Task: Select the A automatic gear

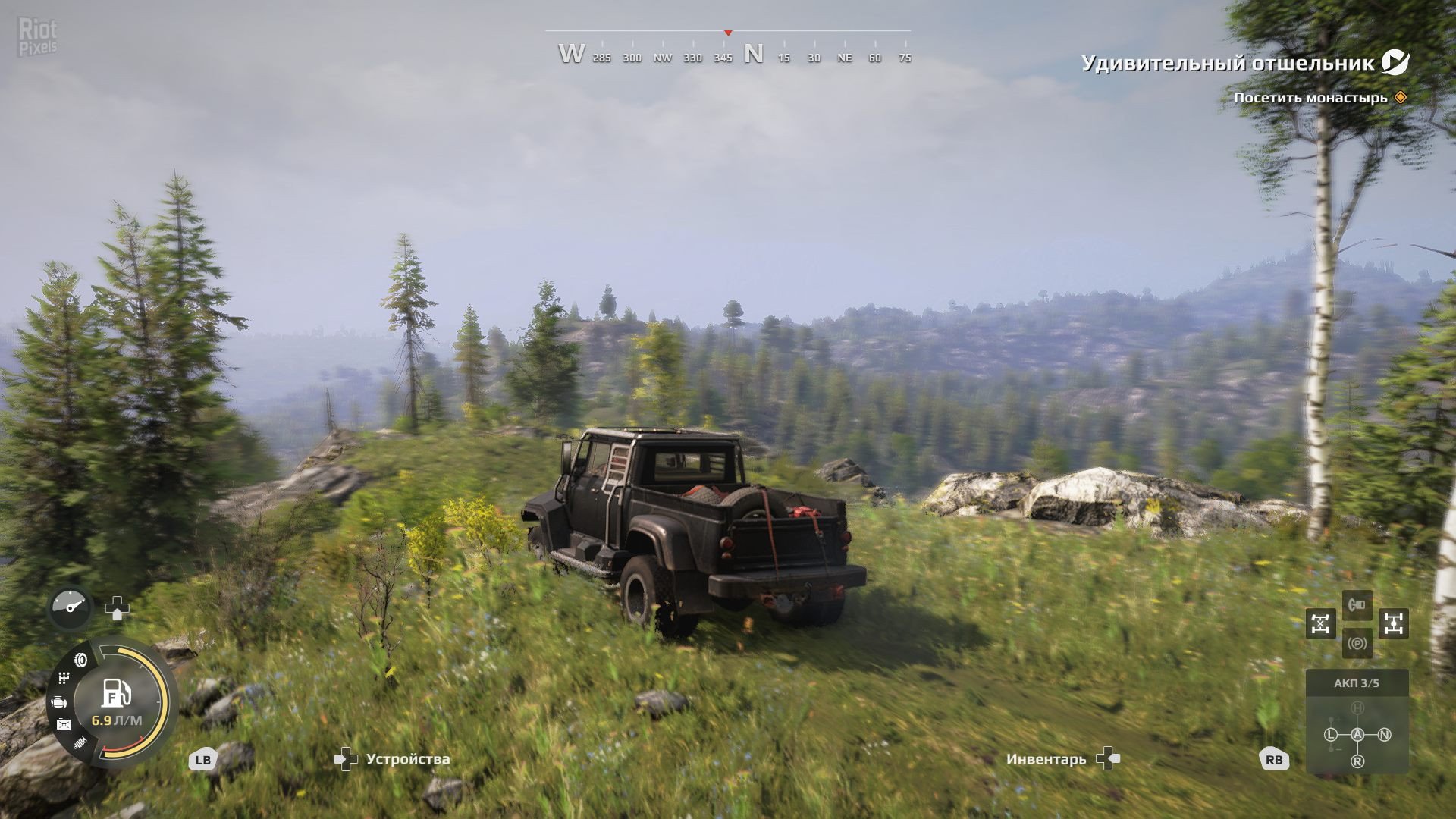Action: pyautogui.click(x=1357, y=734)
